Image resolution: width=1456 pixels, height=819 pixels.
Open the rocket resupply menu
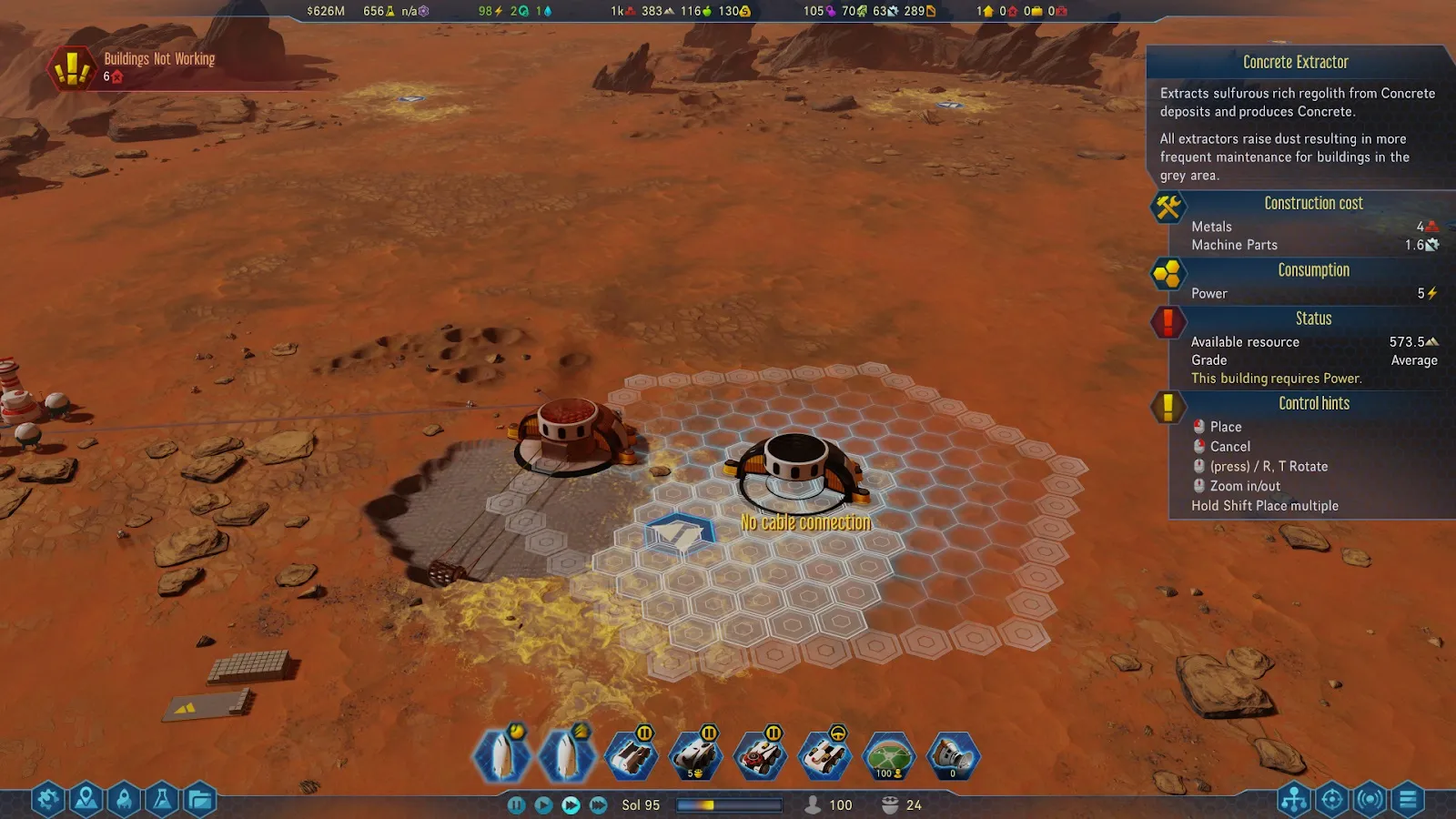125,800
